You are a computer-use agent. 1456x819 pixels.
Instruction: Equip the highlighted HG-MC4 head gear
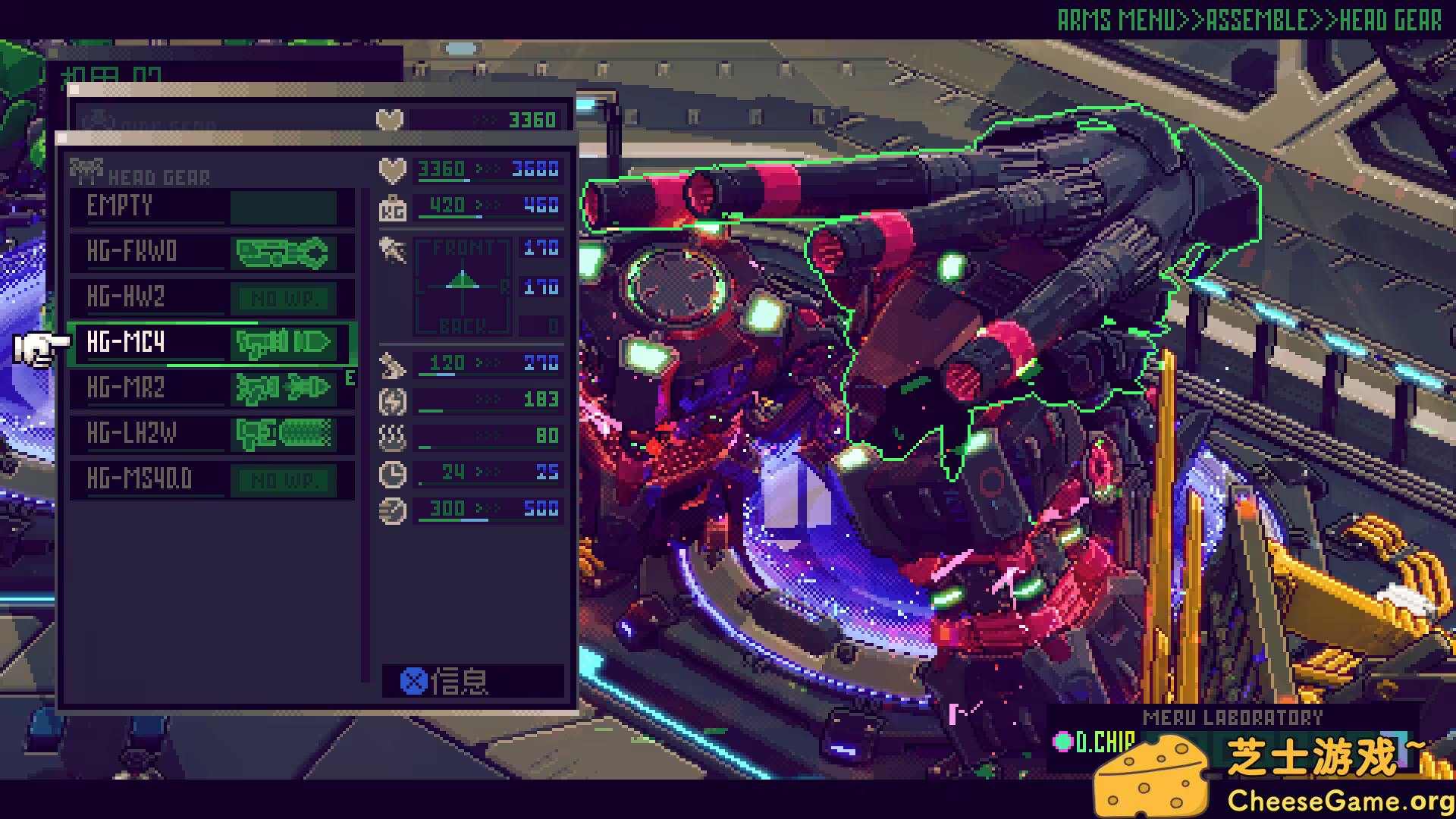coord(211,344)
